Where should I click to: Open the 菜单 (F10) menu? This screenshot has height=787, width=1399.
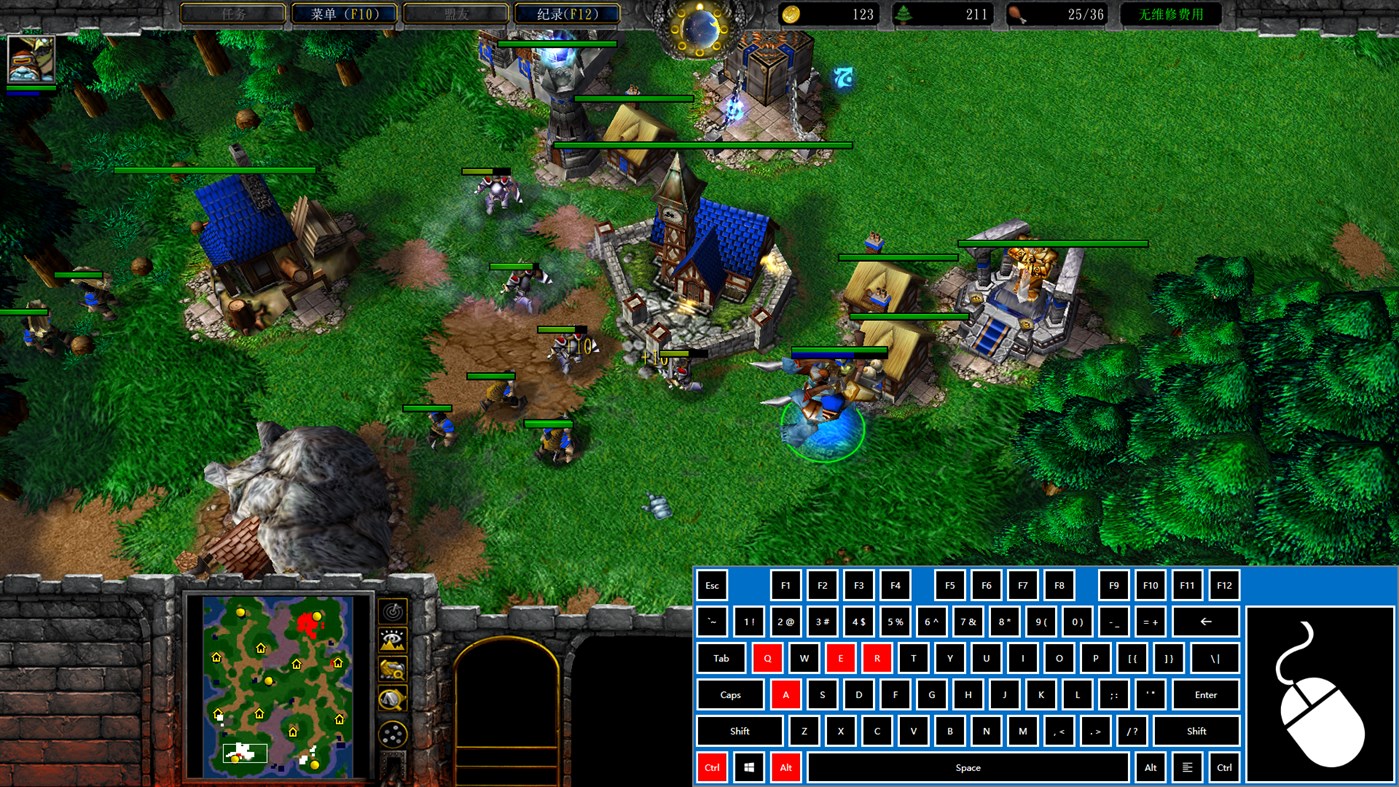point(344,14)
